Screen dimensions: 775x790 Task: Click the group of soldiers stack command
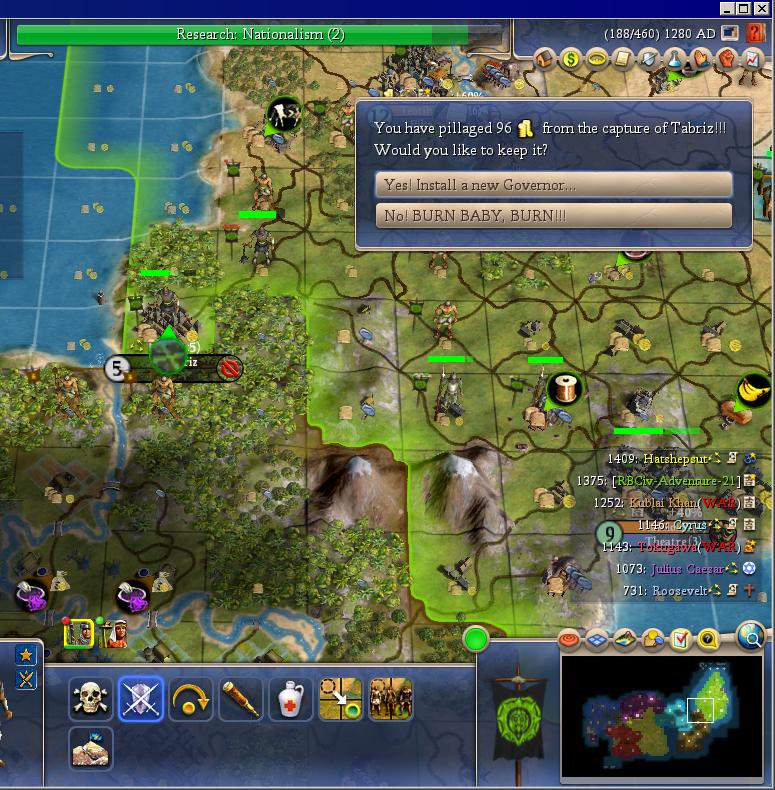point(390,699)
